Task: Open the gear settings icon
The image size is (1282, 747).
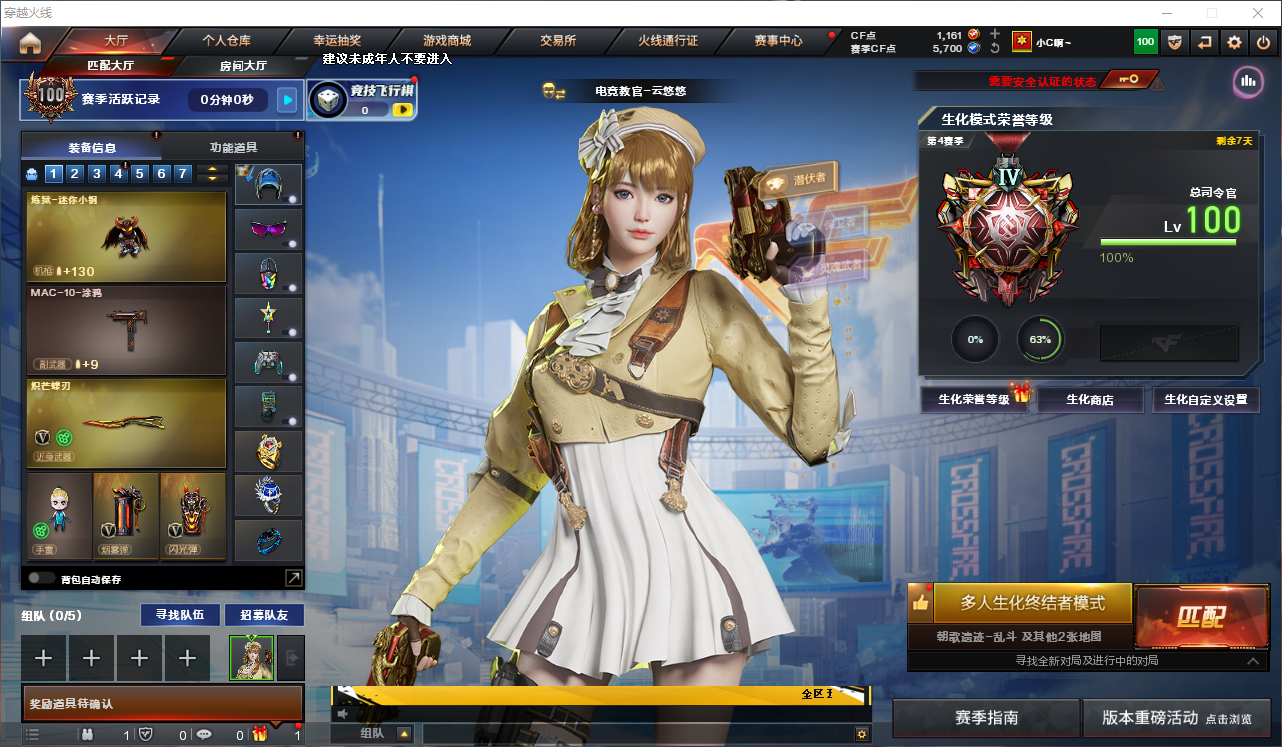Action: point(1234,42)
